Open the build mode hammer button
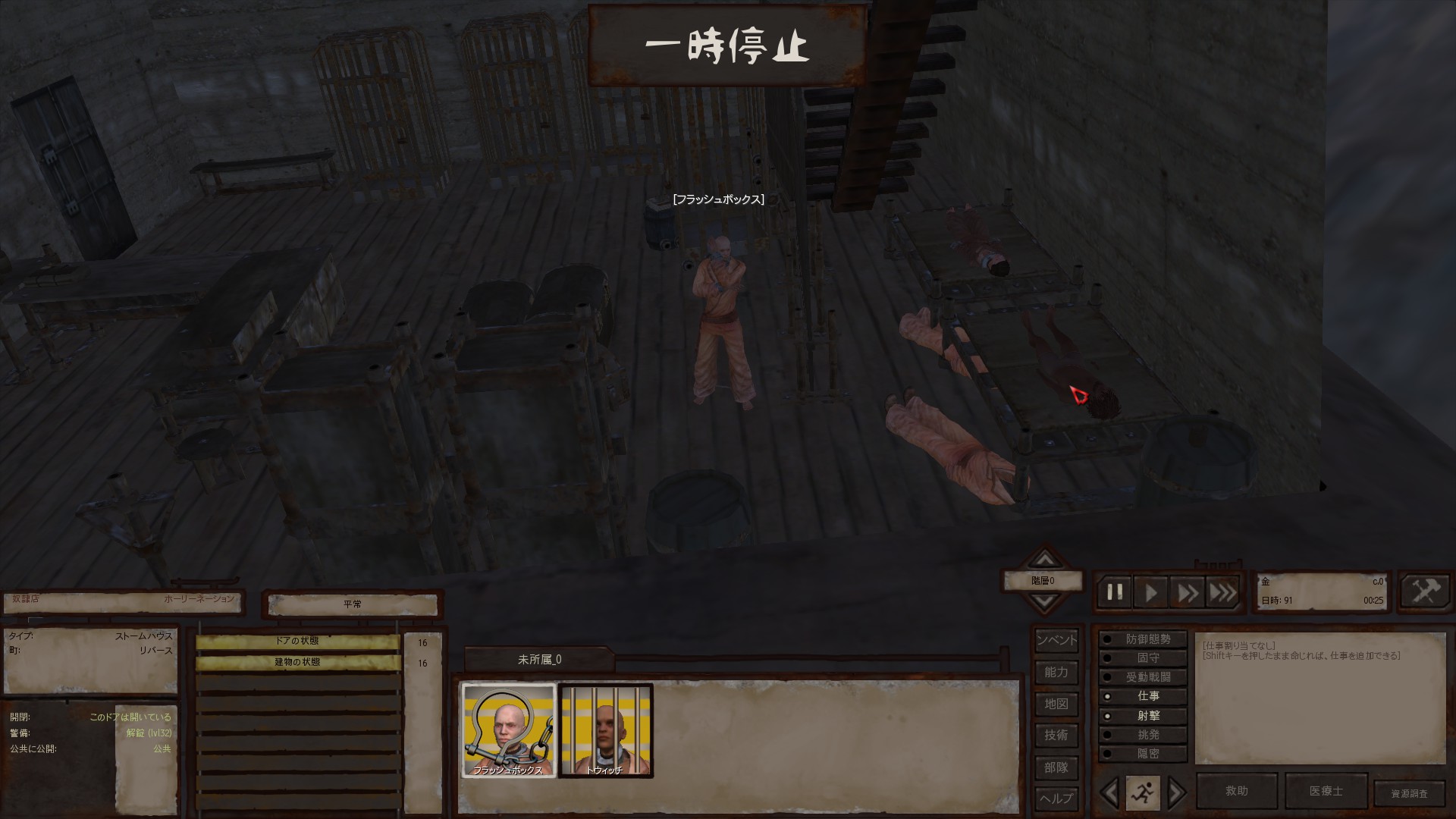 pos(1425,591)
